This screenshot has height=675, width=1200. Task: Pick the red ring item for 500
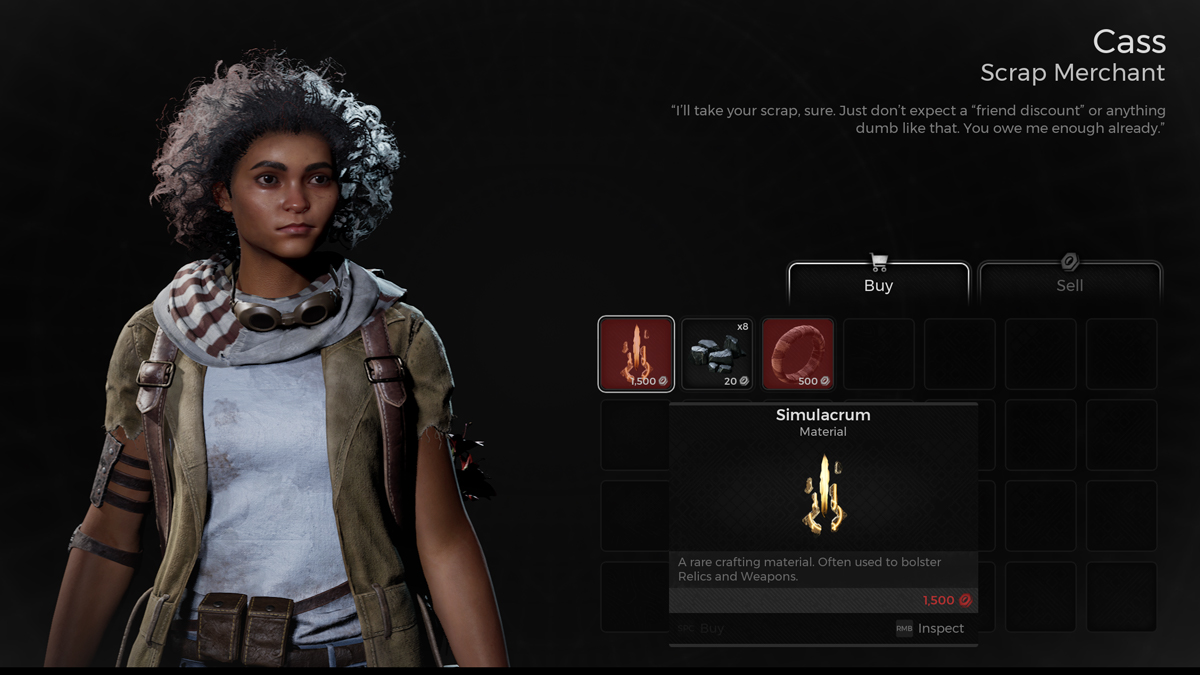pyautogui.click(x=798, y=354)
